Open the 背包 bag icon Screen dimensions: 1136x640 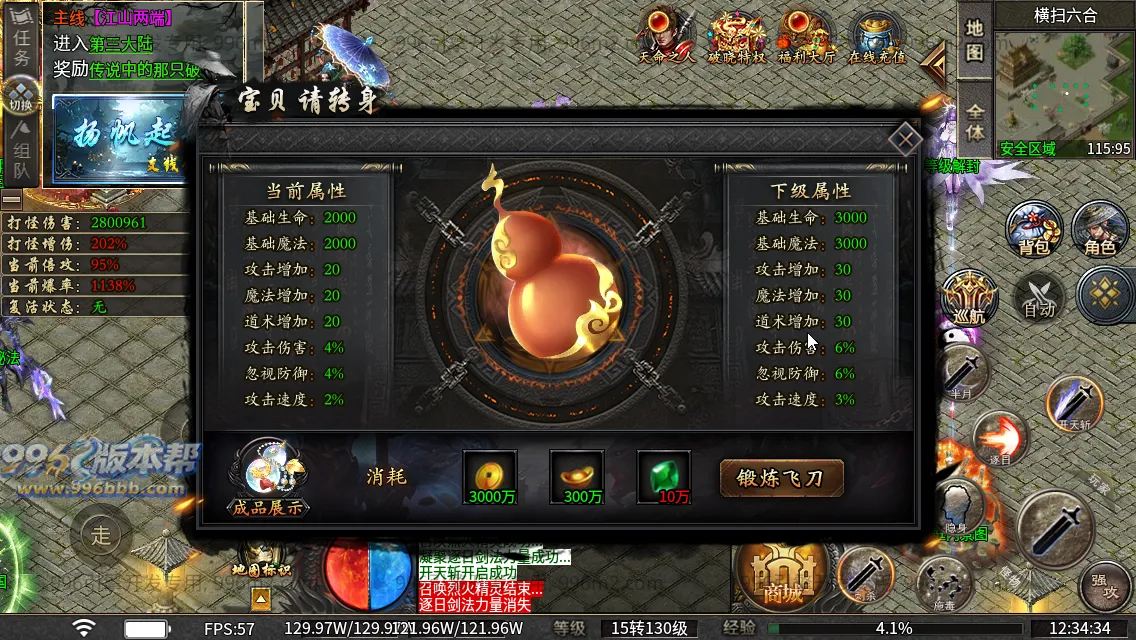click(1033, 228)
